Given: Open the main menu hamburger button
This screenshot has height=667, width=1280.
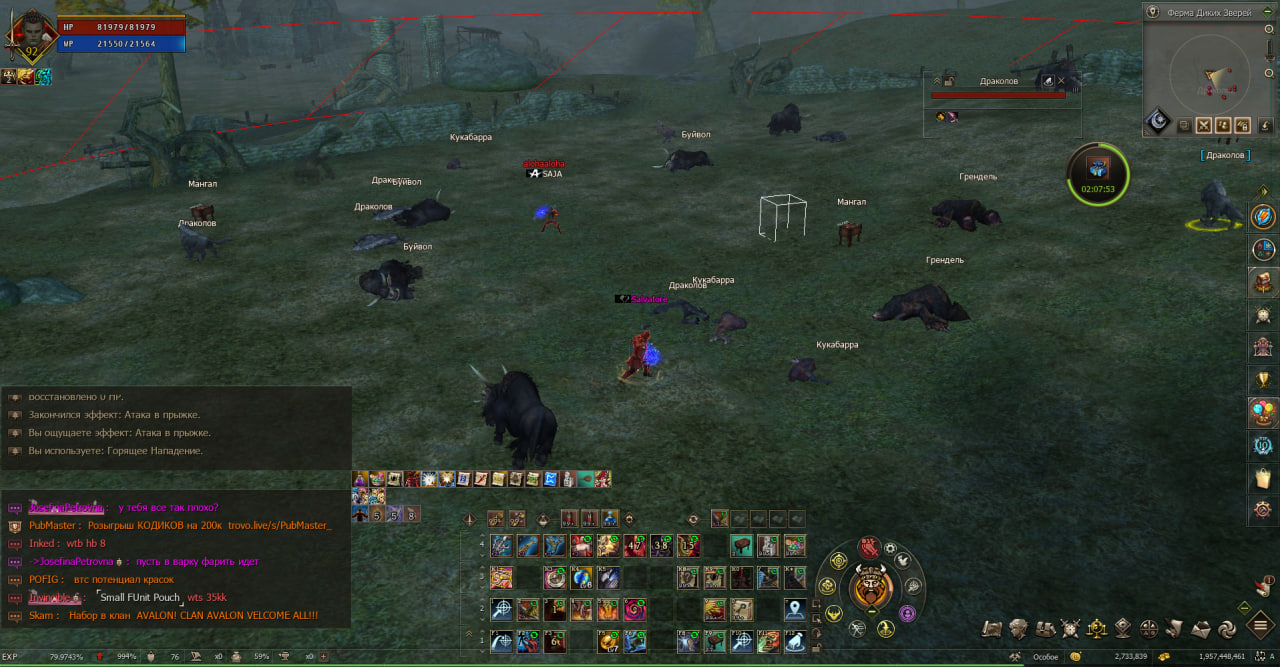Looking at the screenshot, I should pyautogui.click(x=1261, y=627).
